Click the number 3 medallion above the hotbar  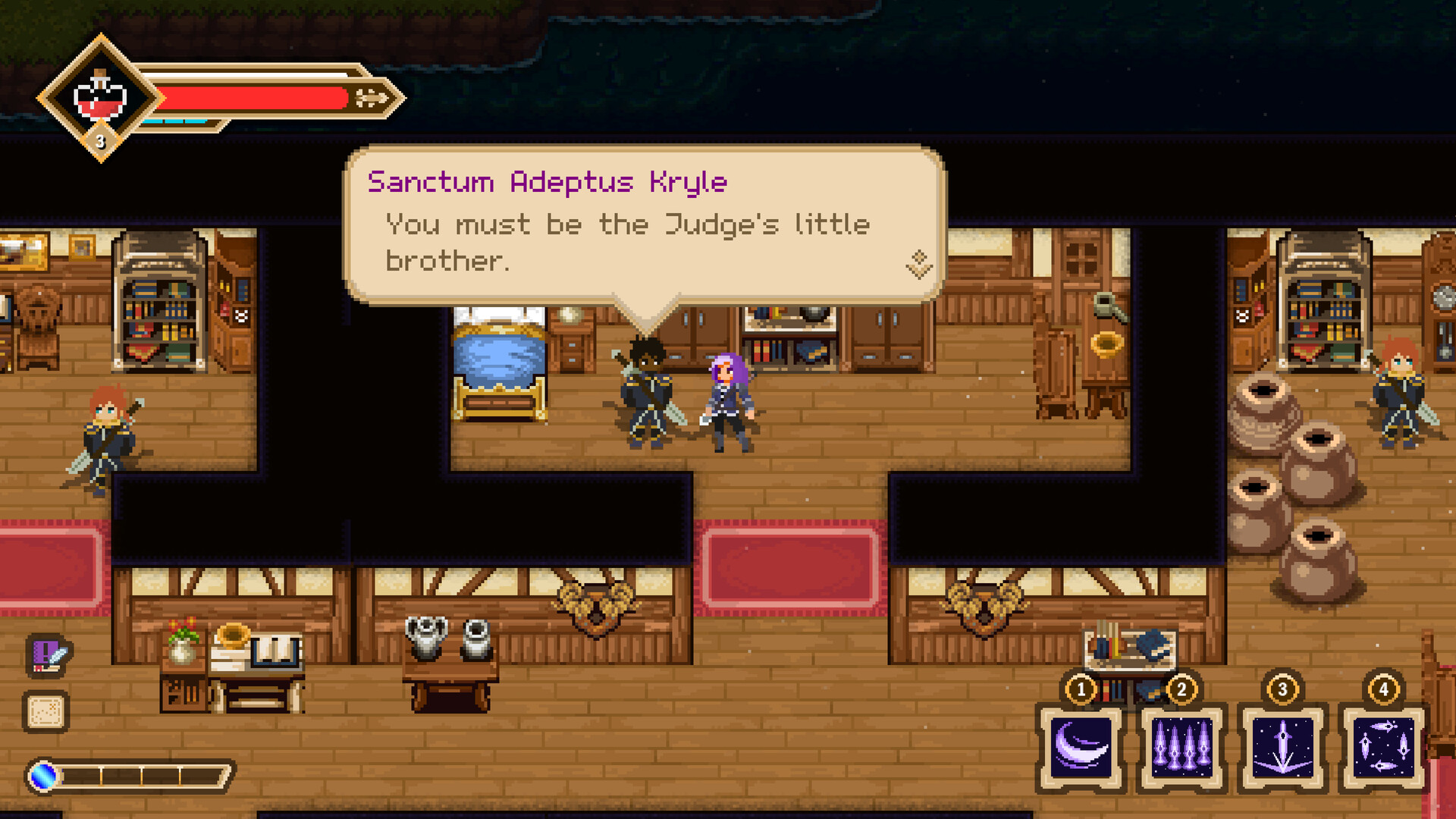point(1282,690)
